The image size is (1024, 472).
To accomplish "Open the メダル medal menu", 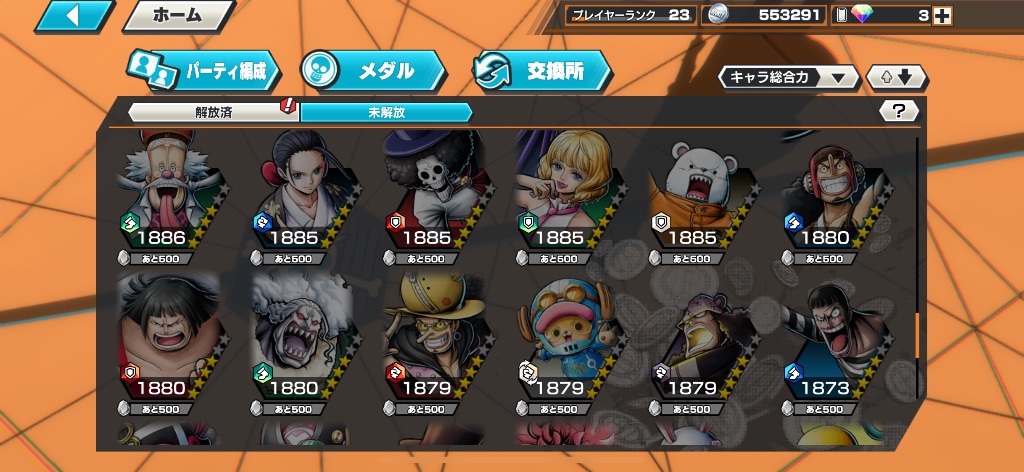I will (374, 71).
